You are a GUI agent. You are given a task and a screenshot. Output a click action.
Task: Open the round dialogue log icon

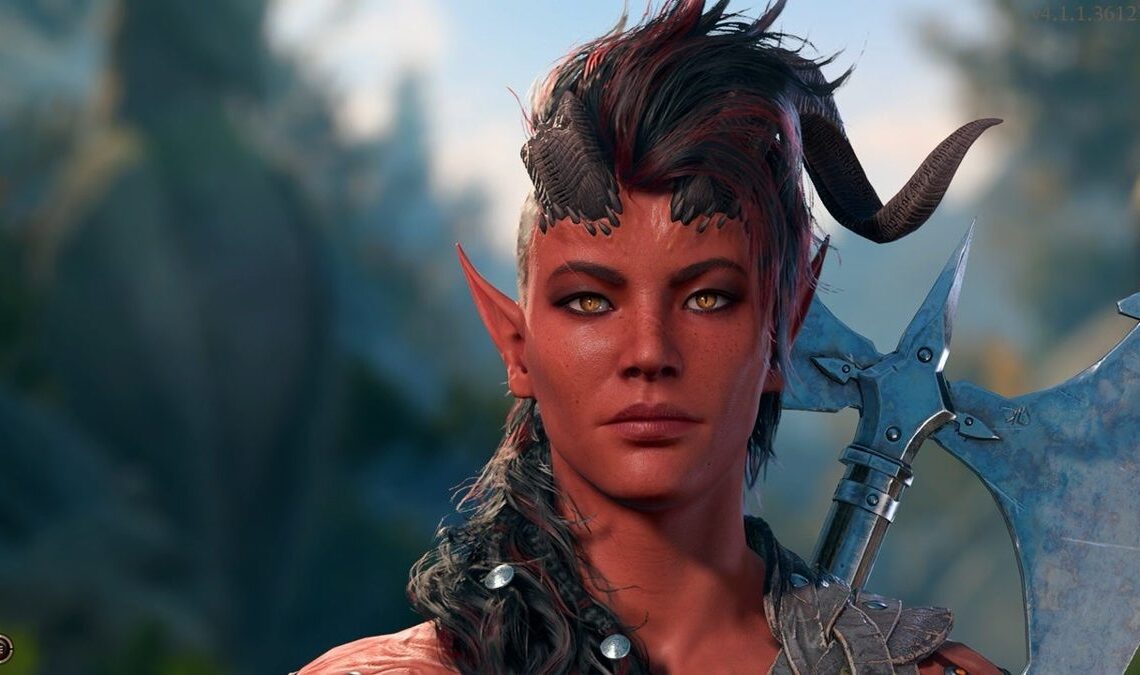pyautogui.click(x=4, y=647)
